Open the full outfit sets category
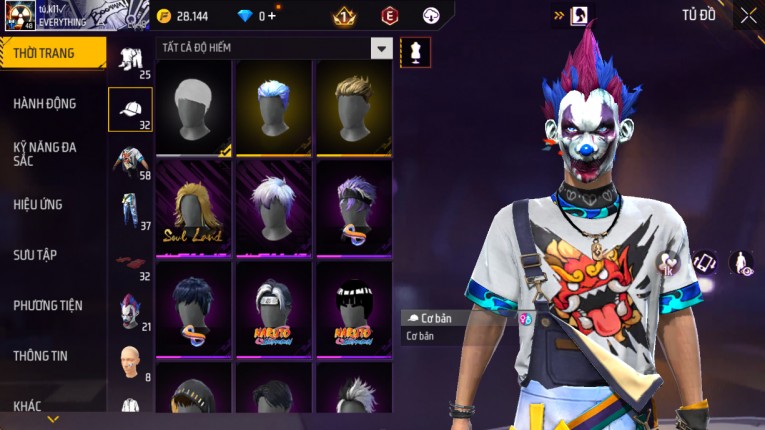 (130, 60)
